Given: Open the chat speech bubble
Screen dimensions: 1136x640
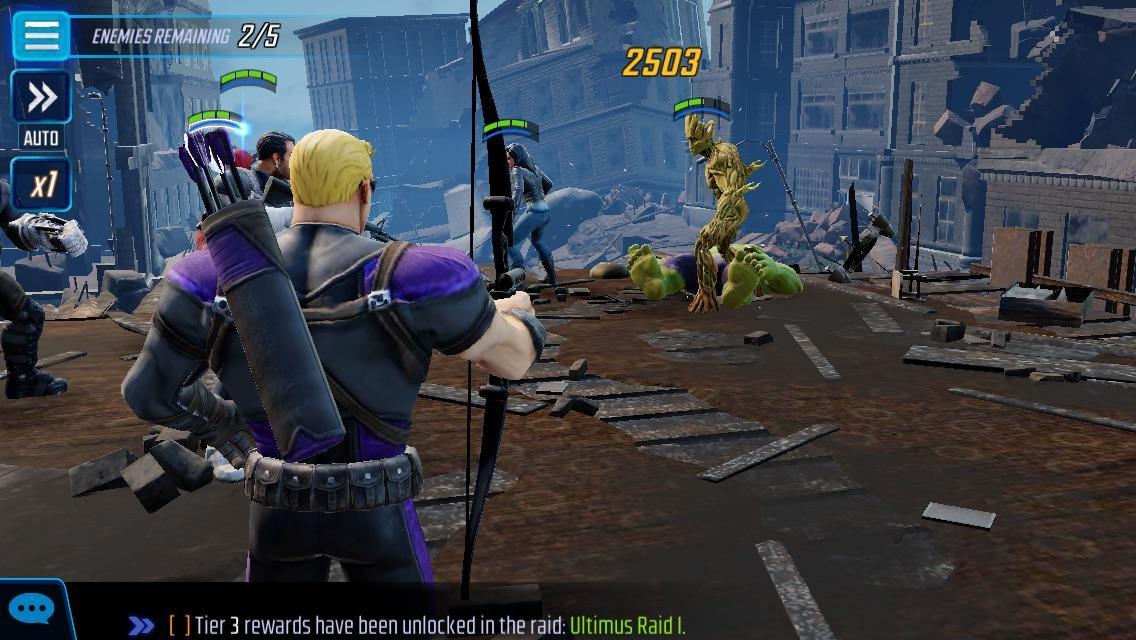Looking at the screenshot, I should tap(30, 610).
